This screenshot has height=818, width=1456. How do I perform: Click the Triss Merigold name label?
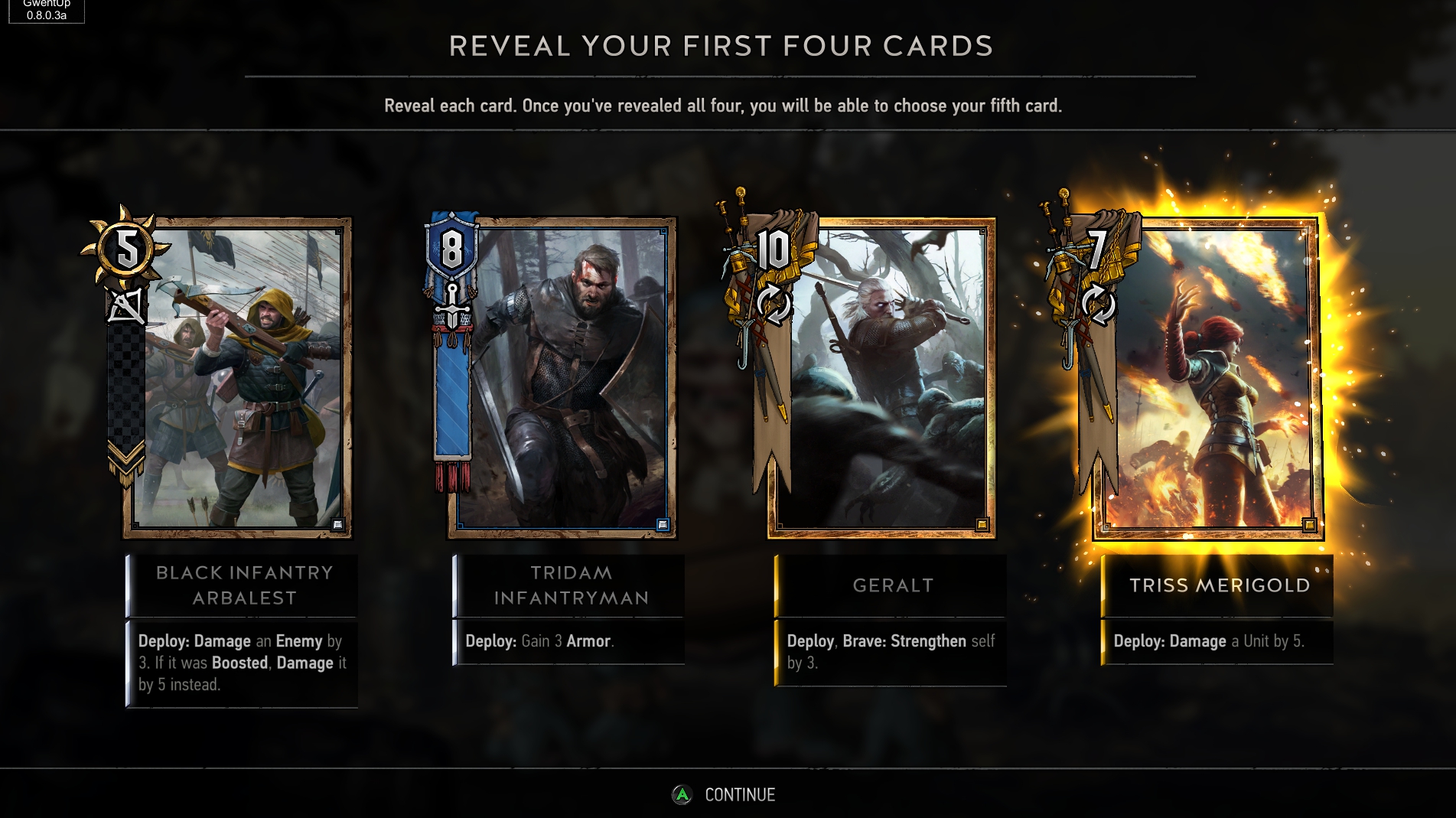point(1219,585)
